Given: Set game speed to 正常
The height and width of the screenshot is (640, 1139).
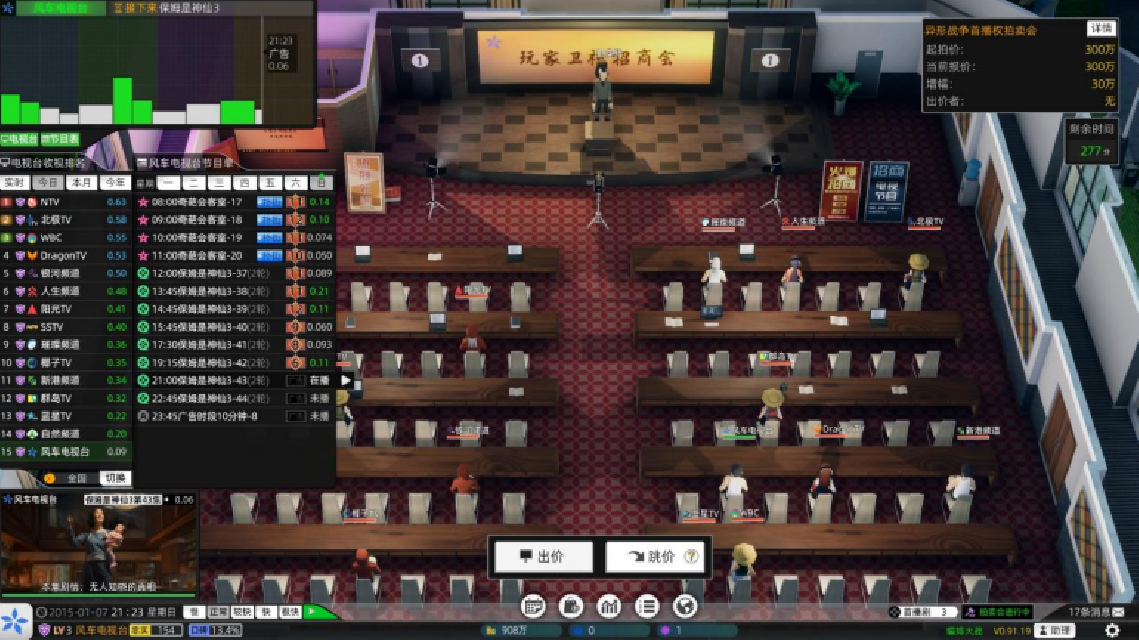Looking at the screenshot, I should point(218,611).
